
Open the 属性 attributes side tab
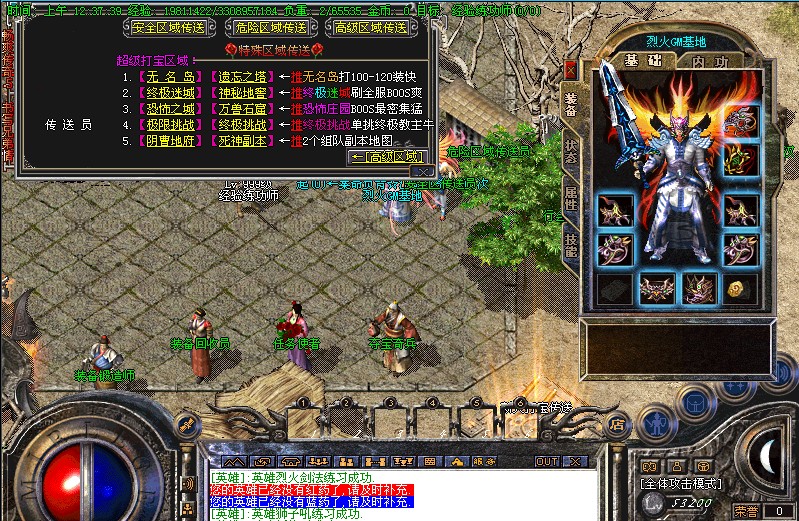click(x=571, y=196)
